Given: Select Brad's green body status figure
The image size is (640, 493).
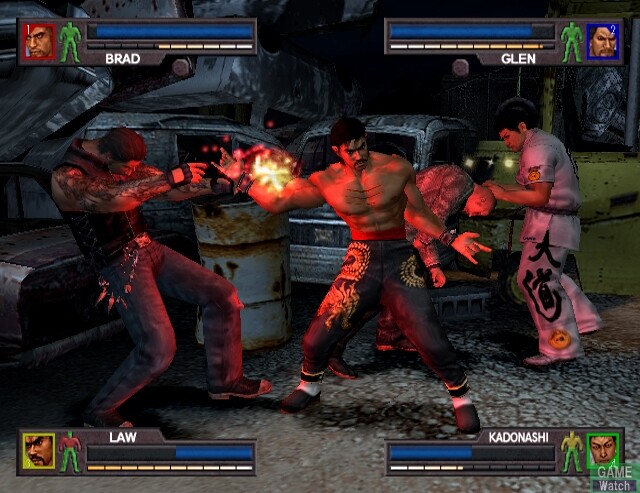Looking at the screenshot, I should pos(70,41).
